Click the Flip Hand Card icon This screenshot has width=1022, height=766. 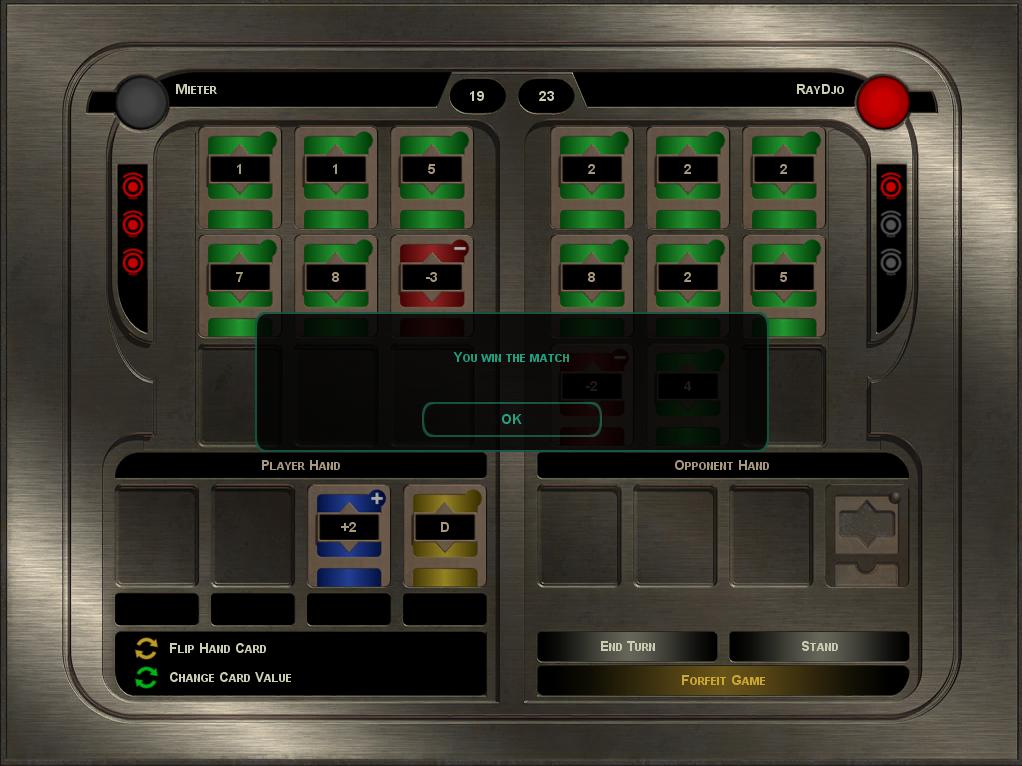coord(147,648)
